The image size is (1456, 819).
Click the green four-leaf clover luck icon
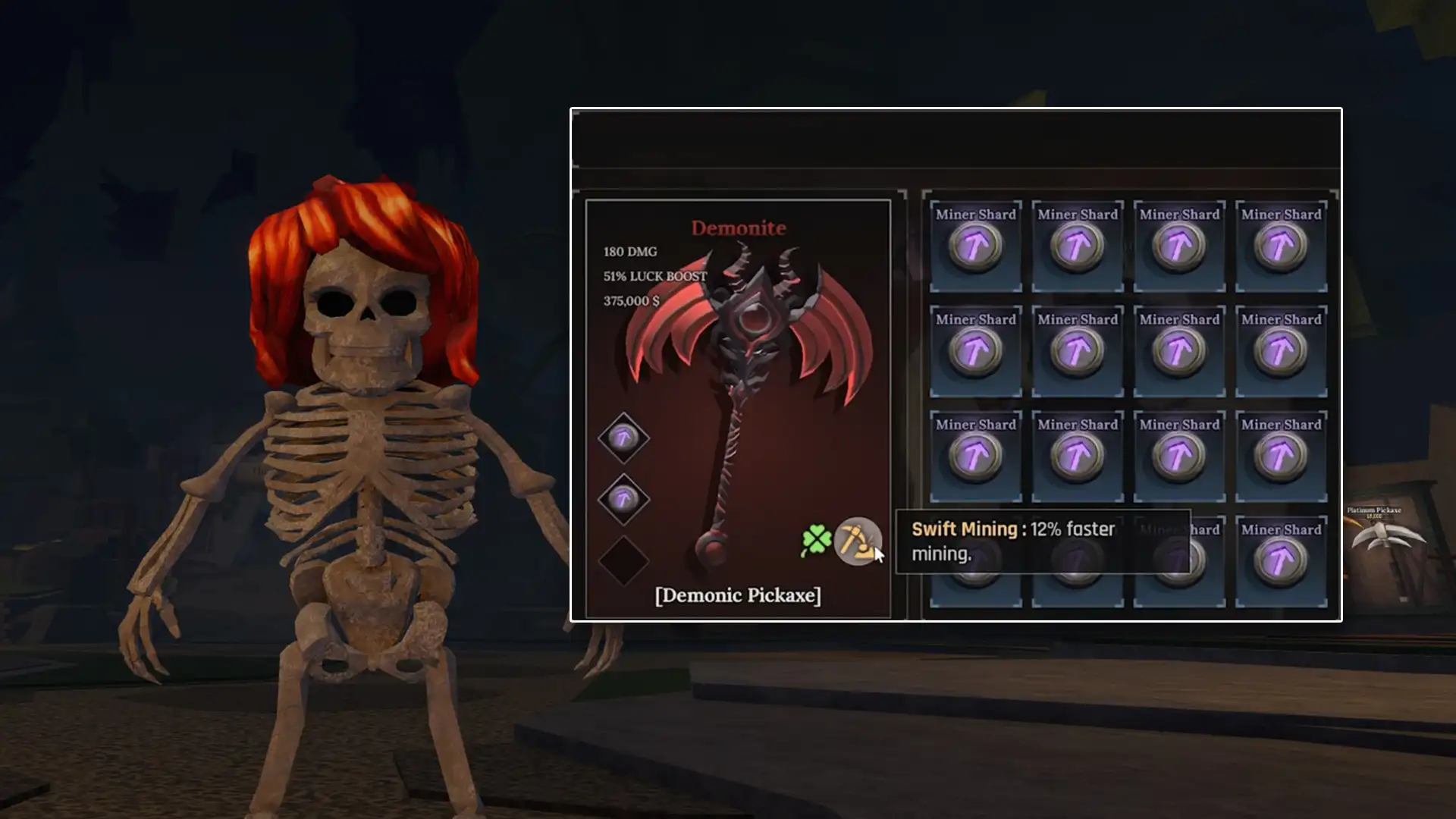point(816,541)
